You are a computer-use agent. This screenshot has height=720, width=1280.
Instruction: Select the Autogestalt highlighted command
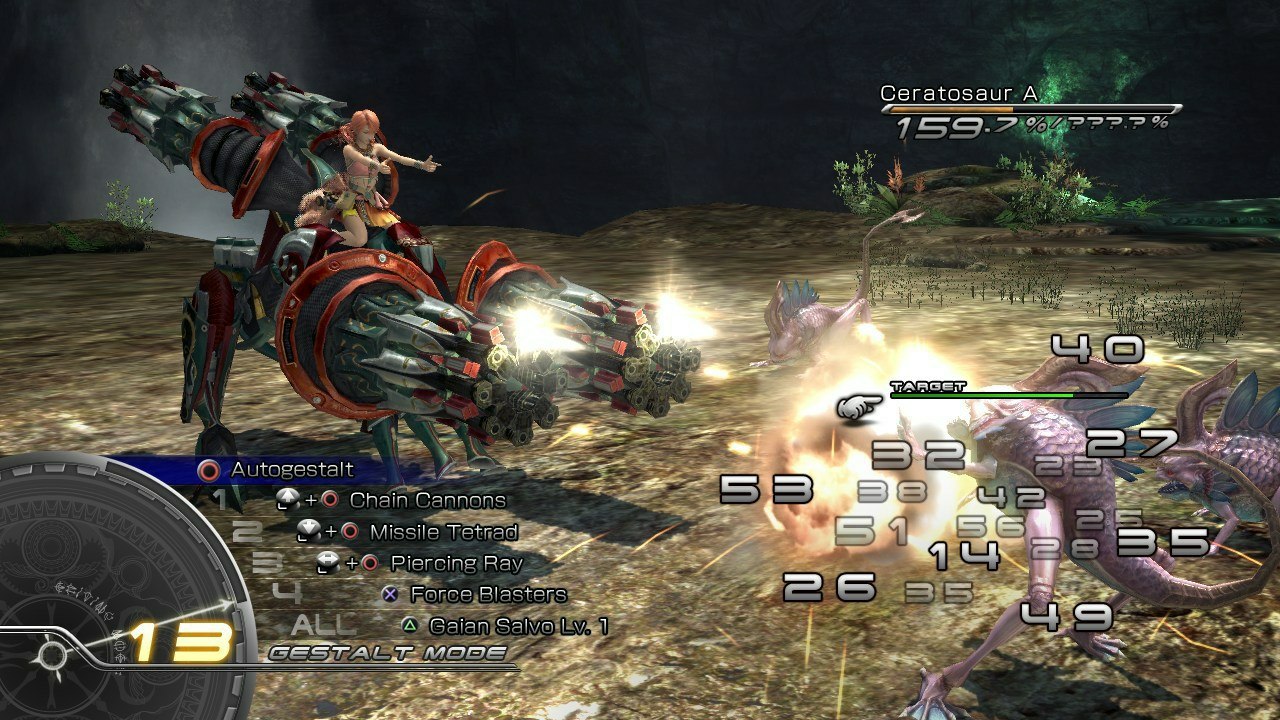pos(293,470)
